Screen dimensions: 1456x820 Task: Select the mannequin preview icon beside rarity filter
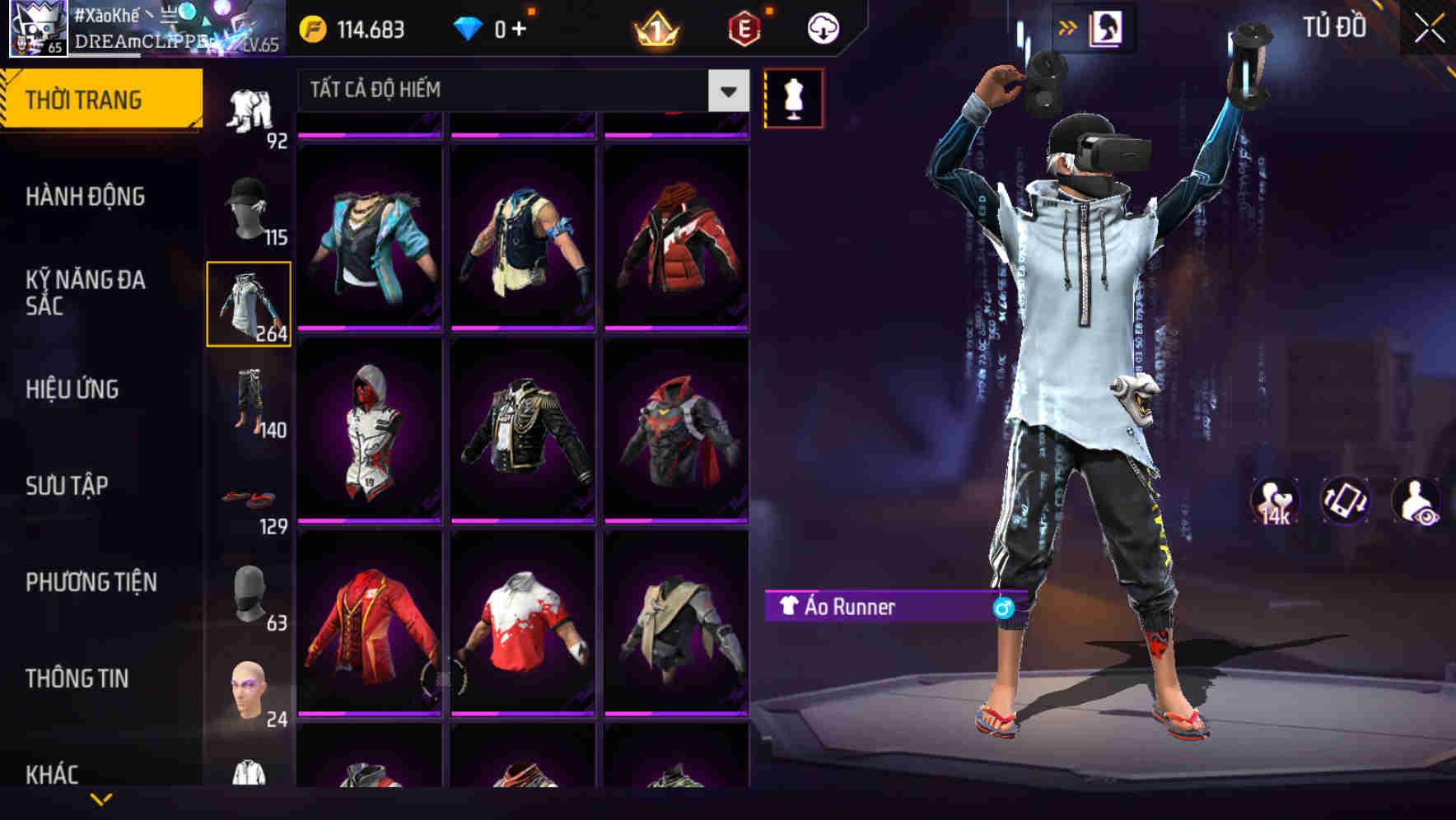point(793,98)
